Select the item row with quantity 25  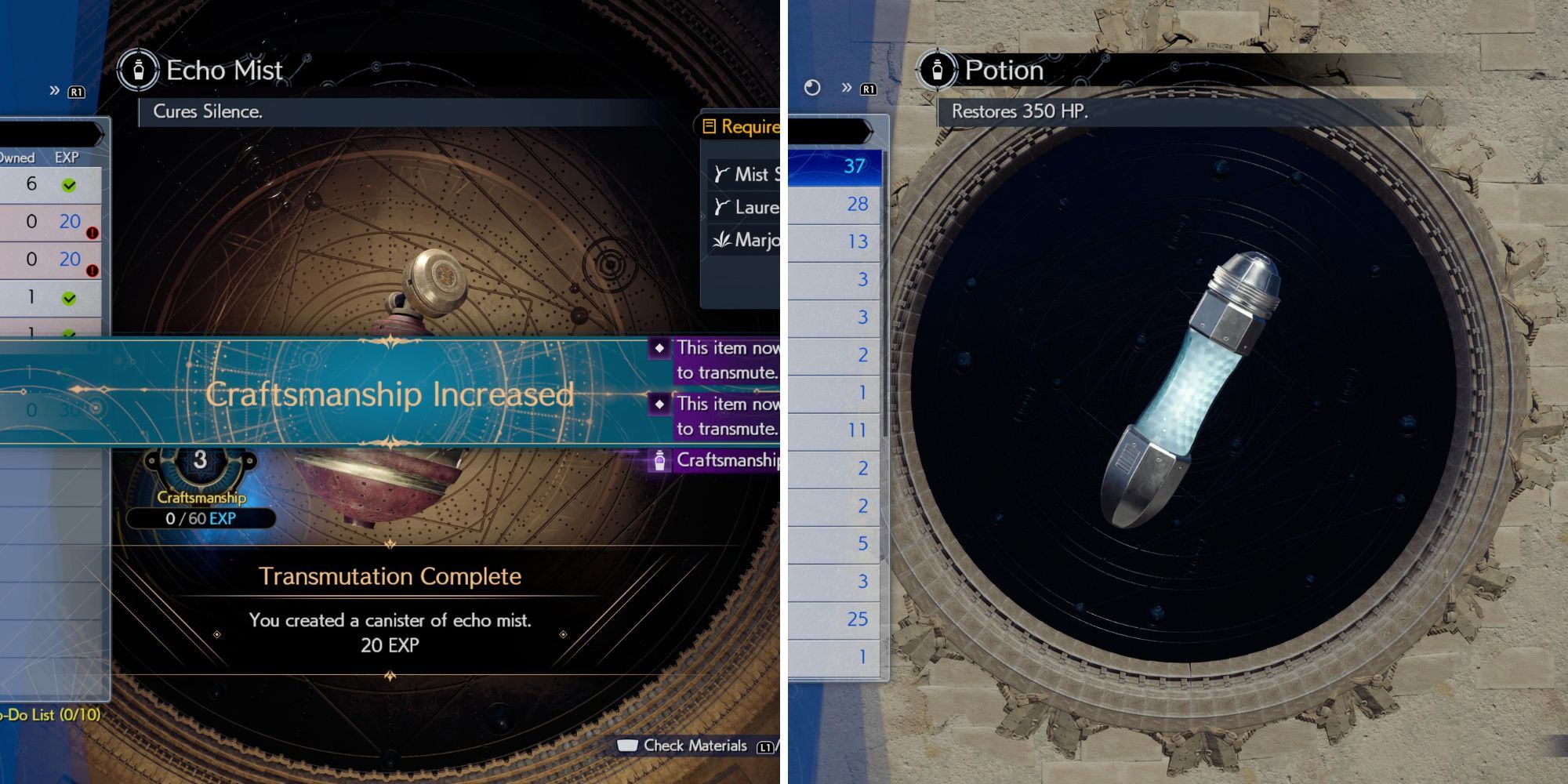pyautogui.click(x=835, y=619)
